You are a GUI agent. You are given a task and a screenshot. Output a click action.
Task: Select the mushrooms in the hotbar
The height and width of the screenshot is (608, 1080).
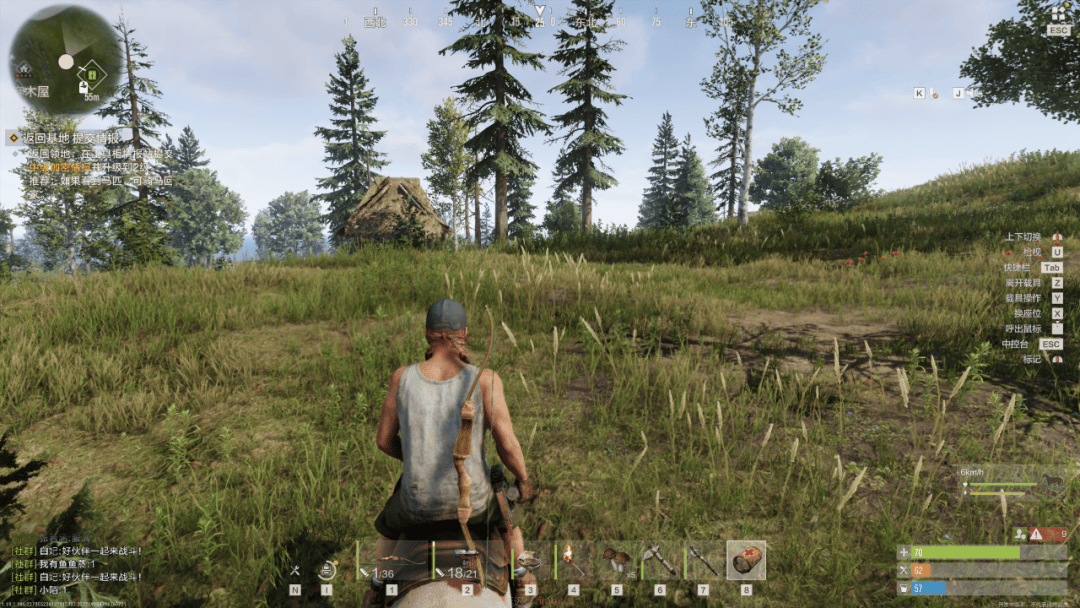tap(616, 561)
